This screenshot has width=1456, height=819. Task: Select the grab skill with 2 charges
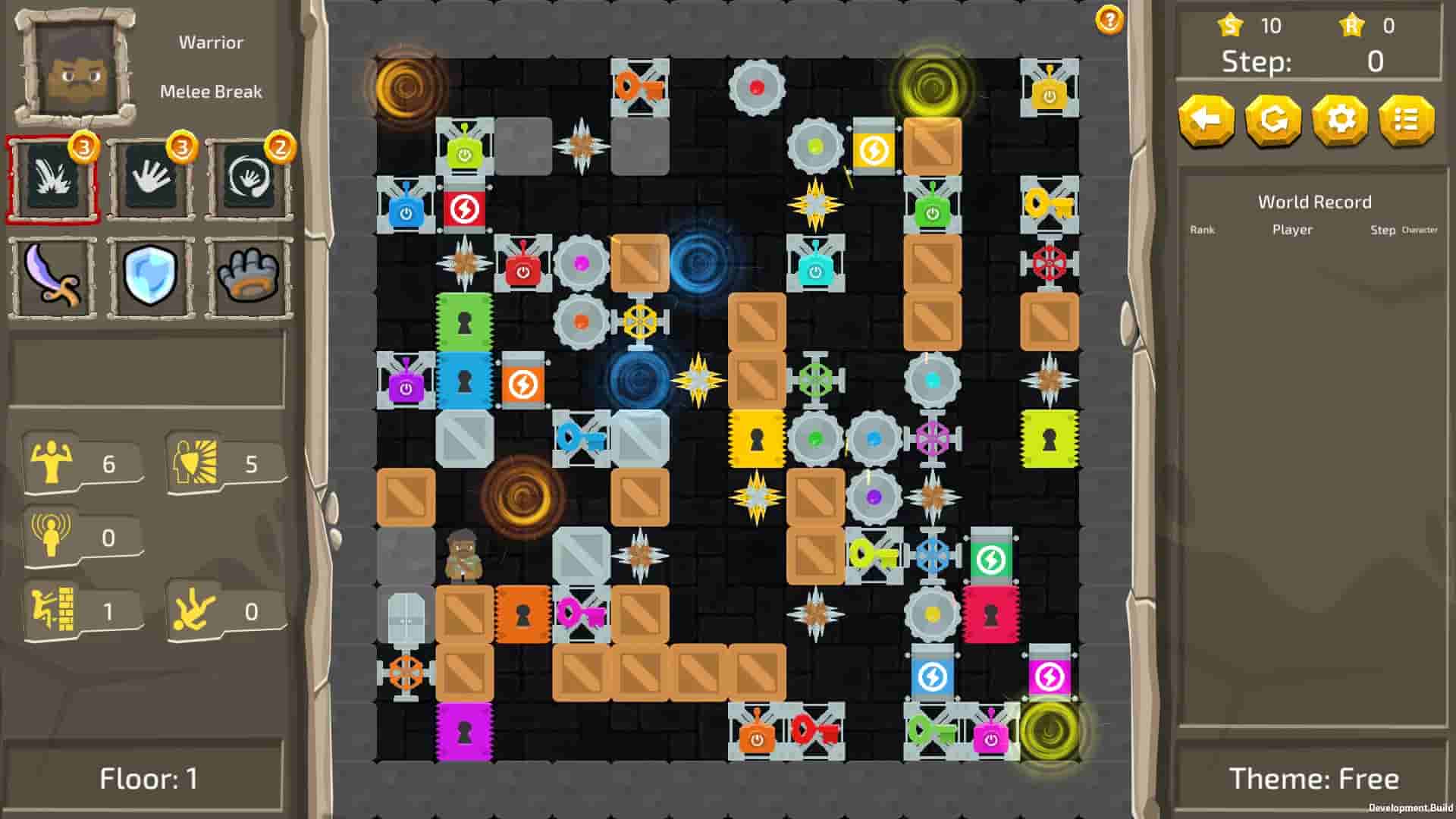pyautogui.click(x=248, y=180)
